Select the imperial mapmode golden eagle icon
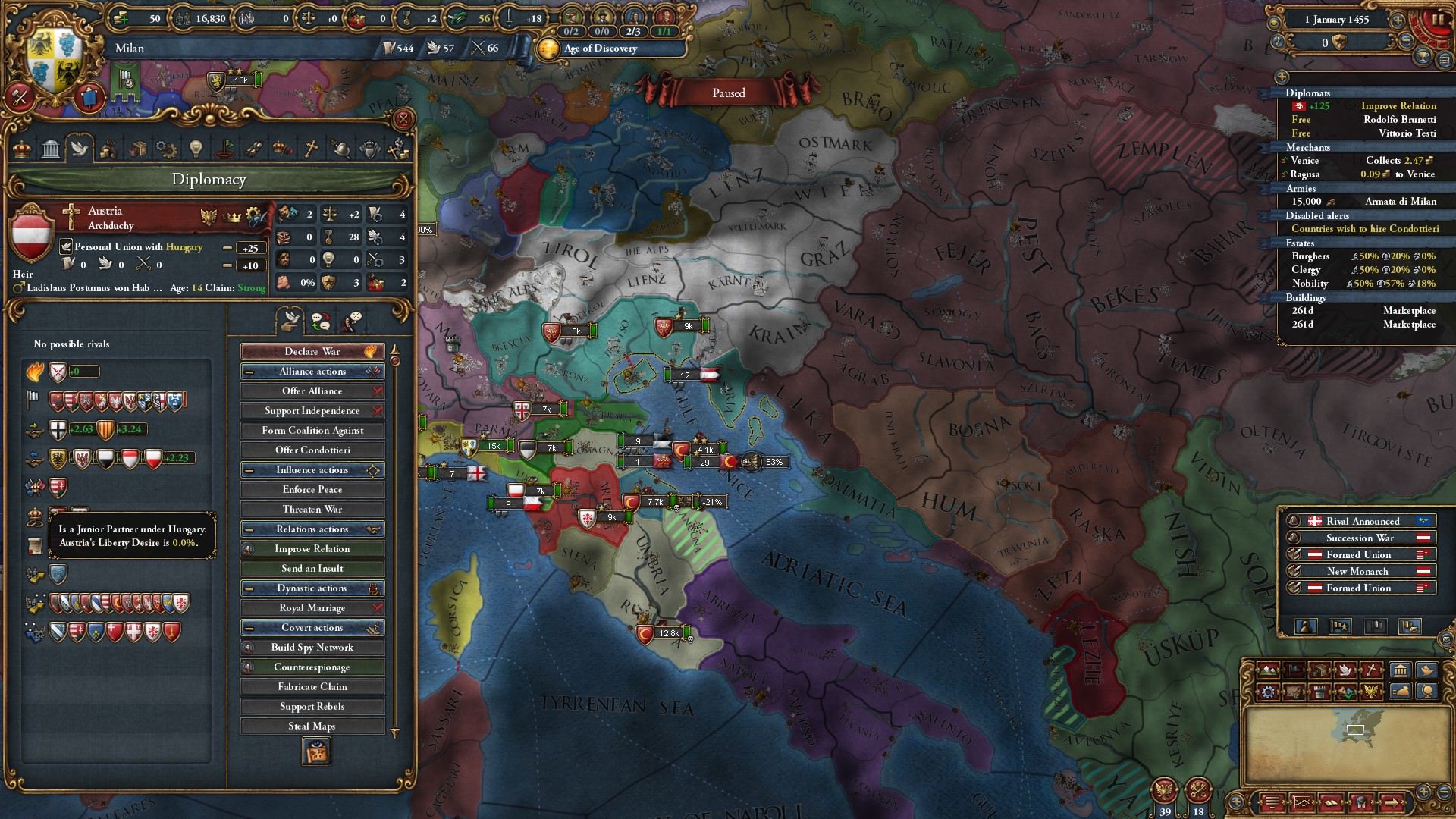Viewport: 1456px width, 819px height. [1371, 692]
